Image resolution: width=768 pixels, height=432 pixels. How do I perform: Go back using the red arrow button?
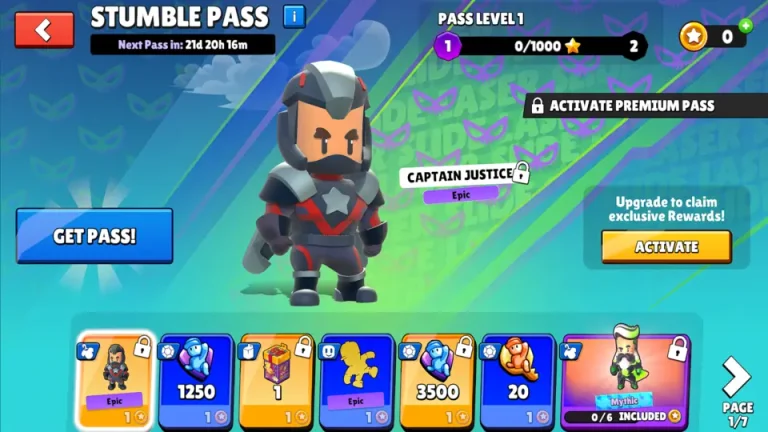(x=44, y=30)
